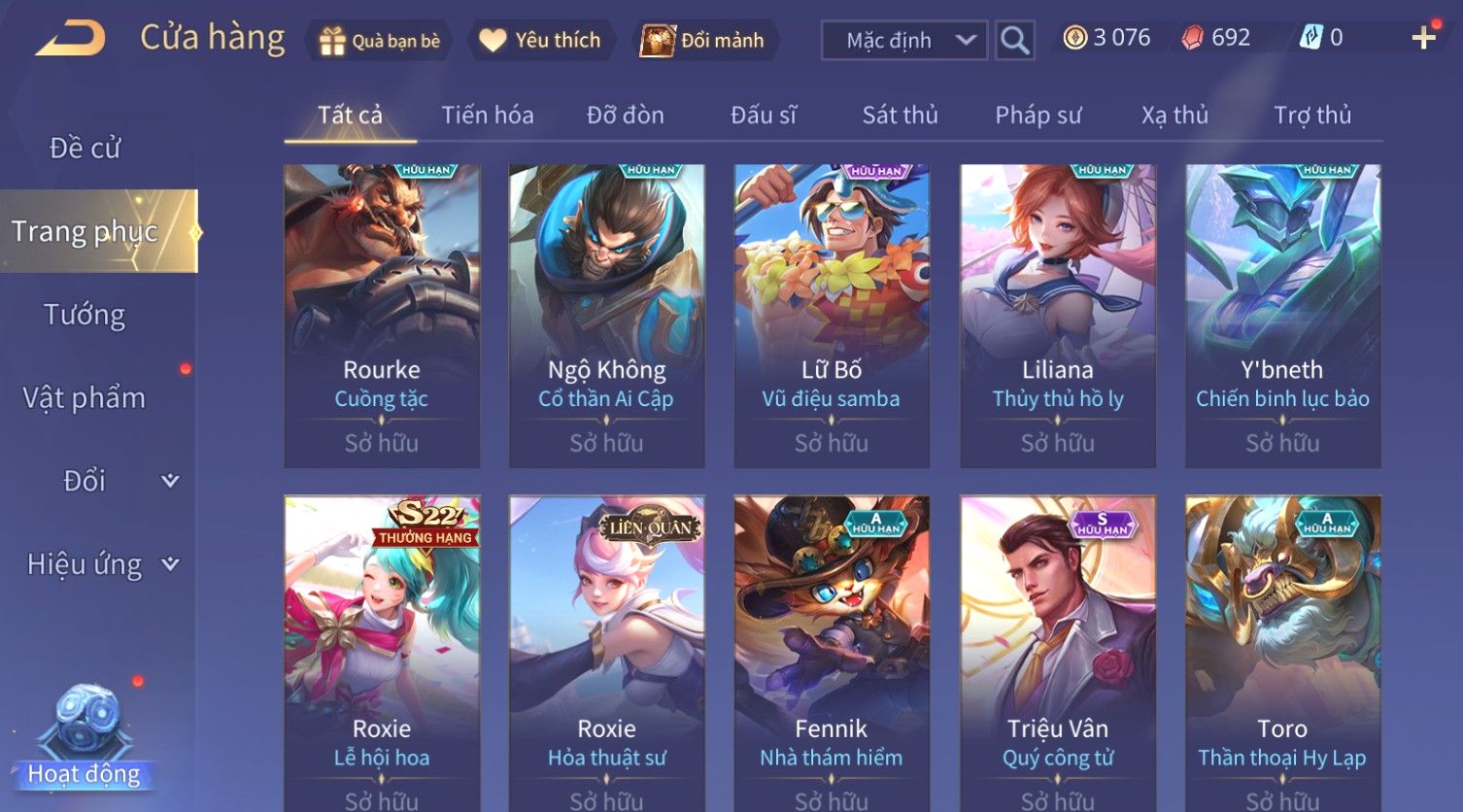Viewport: 1463px width, 812px height.
Task: View the Fennik Nhà thám hiểm skin
Action: (x=832, y=651)
